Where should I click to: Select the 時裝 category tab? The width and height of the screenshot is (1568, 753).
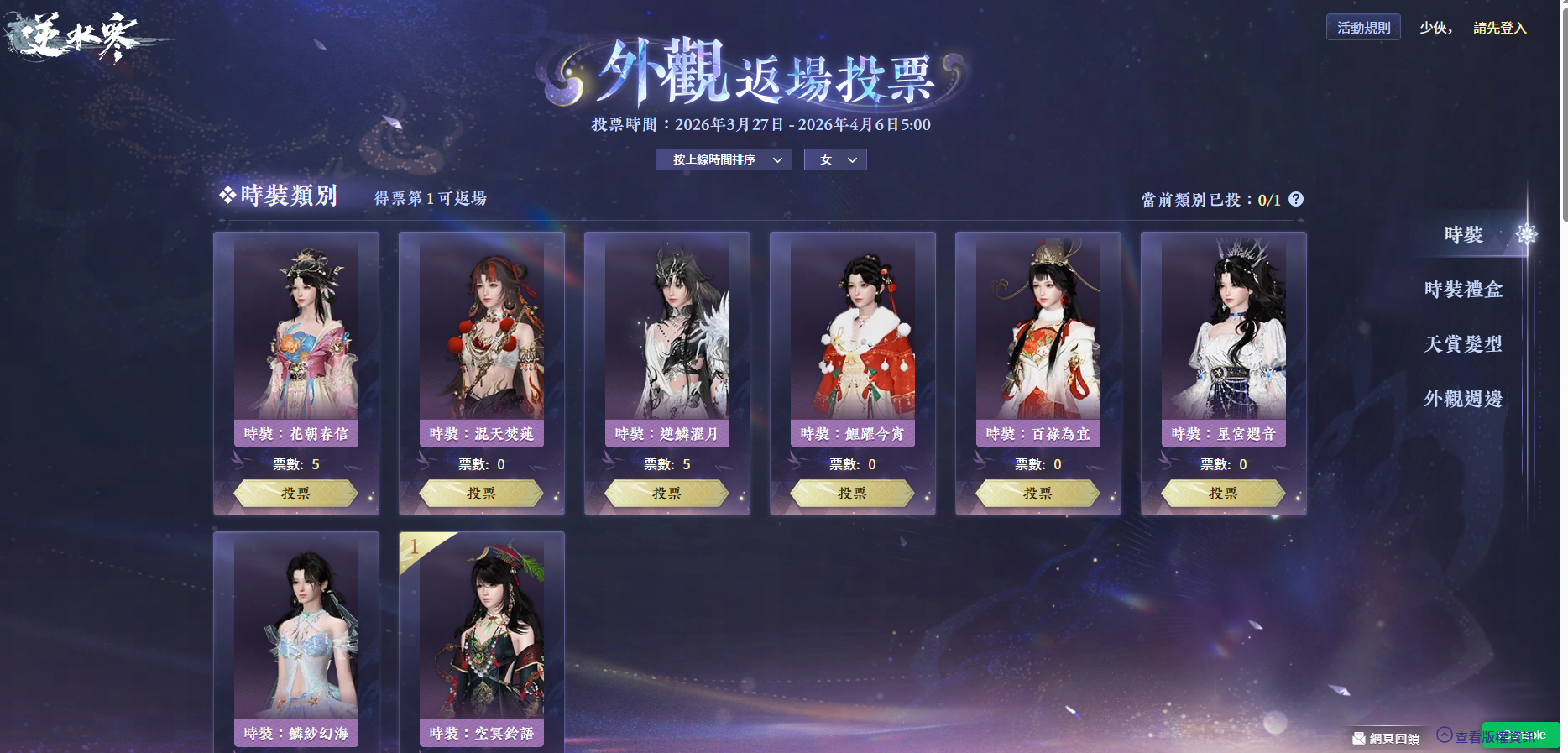1464,235
